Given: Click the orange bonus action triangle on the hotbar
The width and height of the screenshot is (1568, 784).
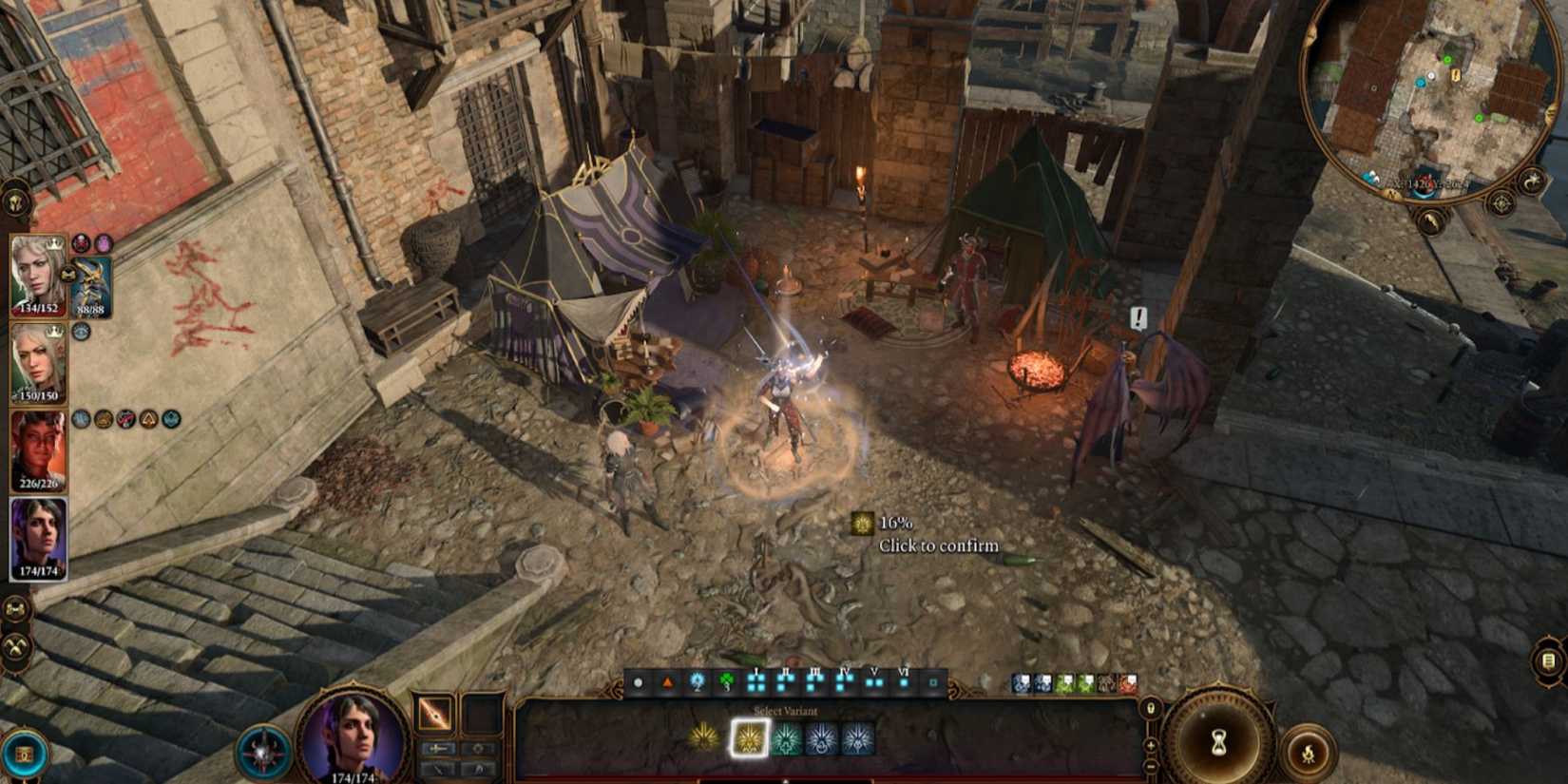Looking at the screenshot, I should (x=669, y=682).
